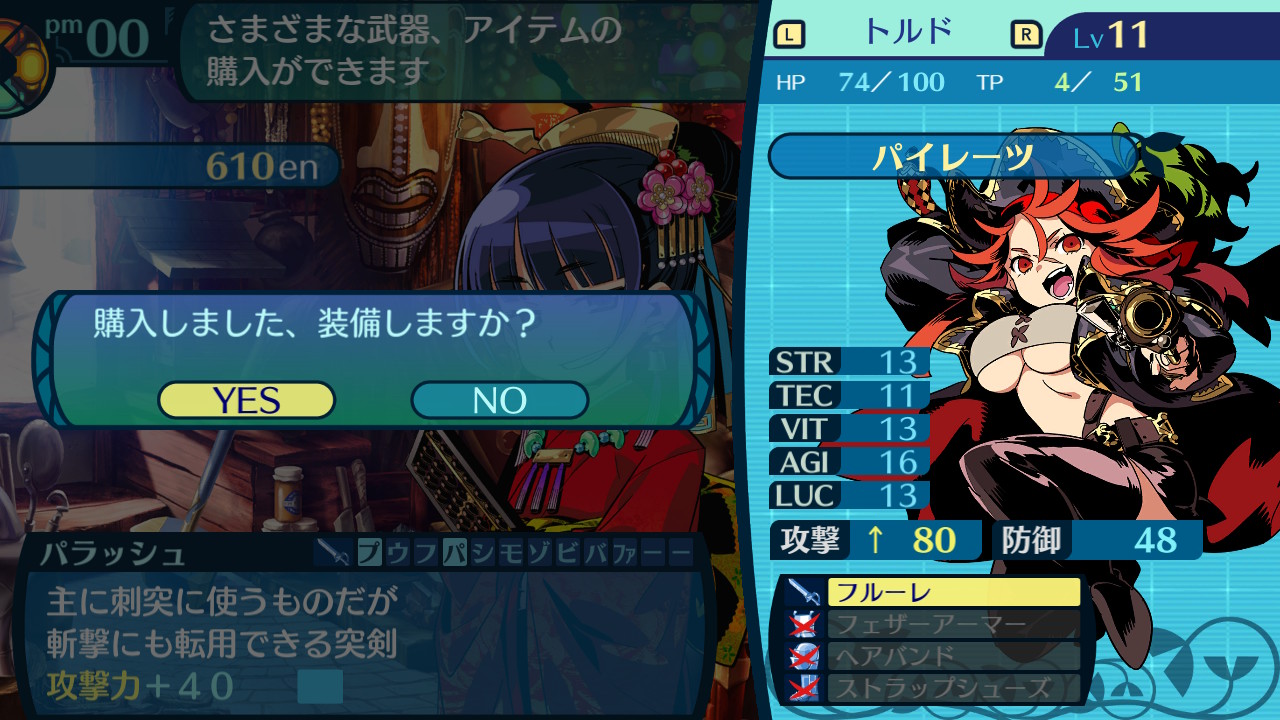
Task: Select the ストラップシューズ equipment slot
Action: point(953,688)
